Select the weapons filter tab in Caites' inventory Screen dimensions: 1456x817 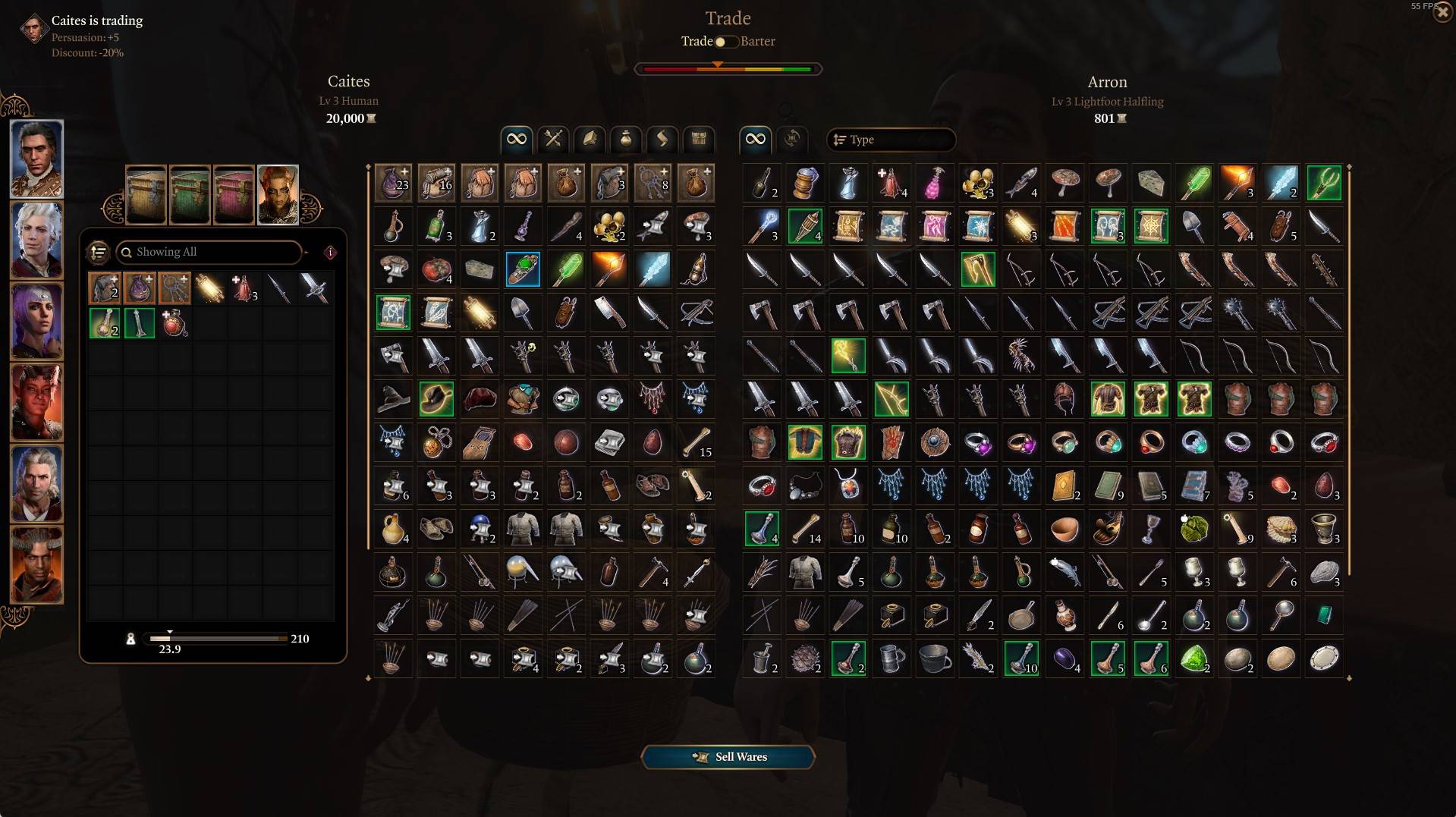point(553,140)
